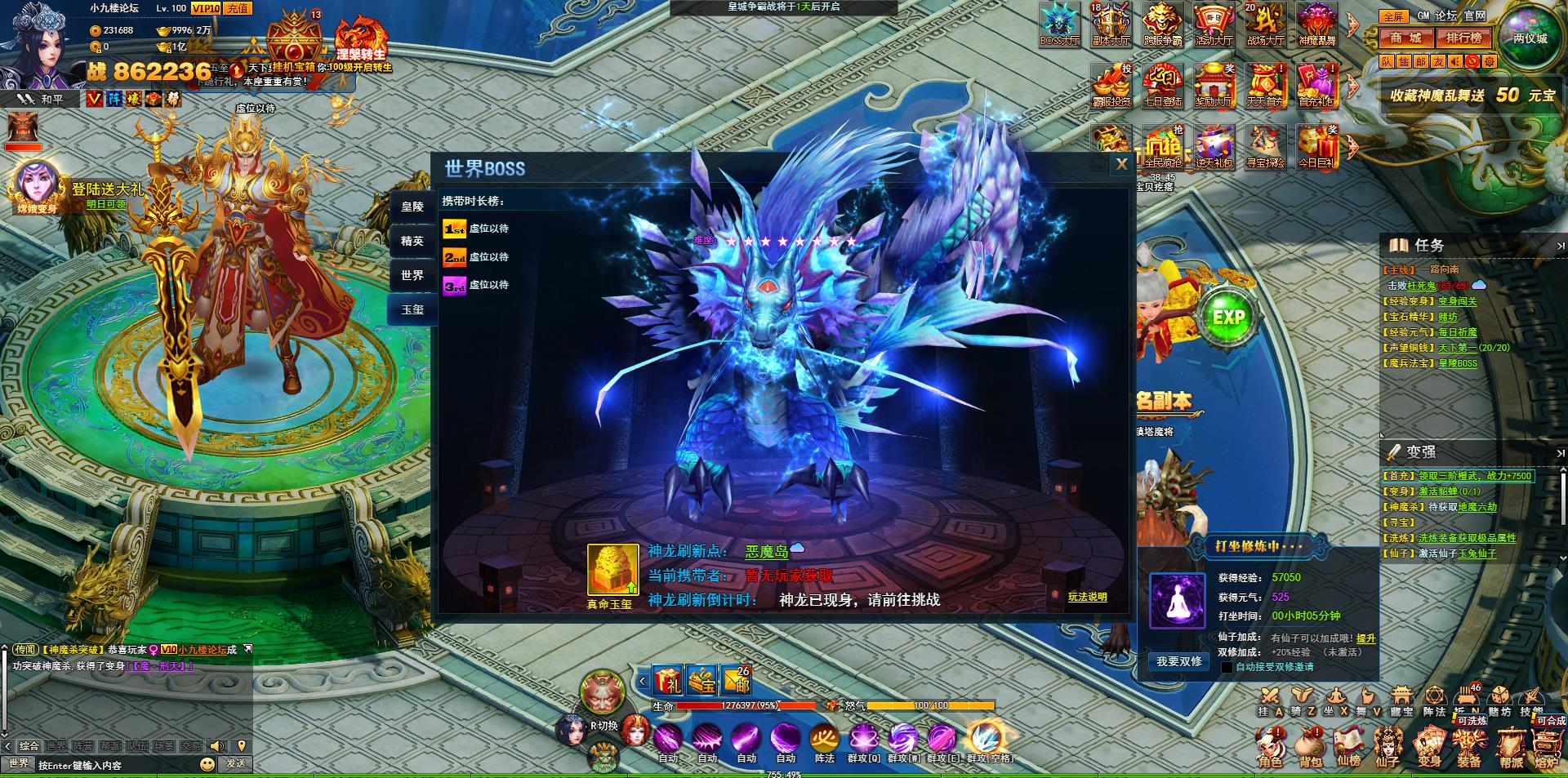Switch to the 皇陵 boss tab
Screen dimensions: 1568x778
tap(412, 207)
